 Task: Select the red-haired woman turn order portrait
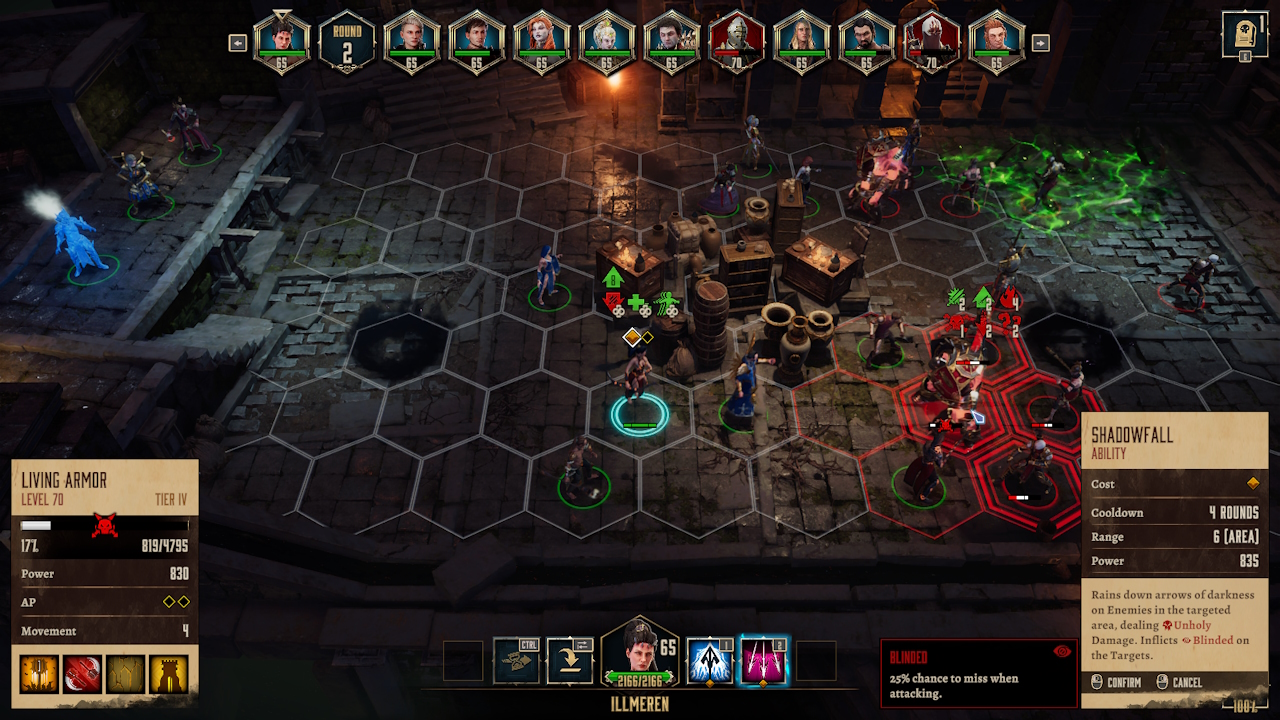tap(541, 42)
